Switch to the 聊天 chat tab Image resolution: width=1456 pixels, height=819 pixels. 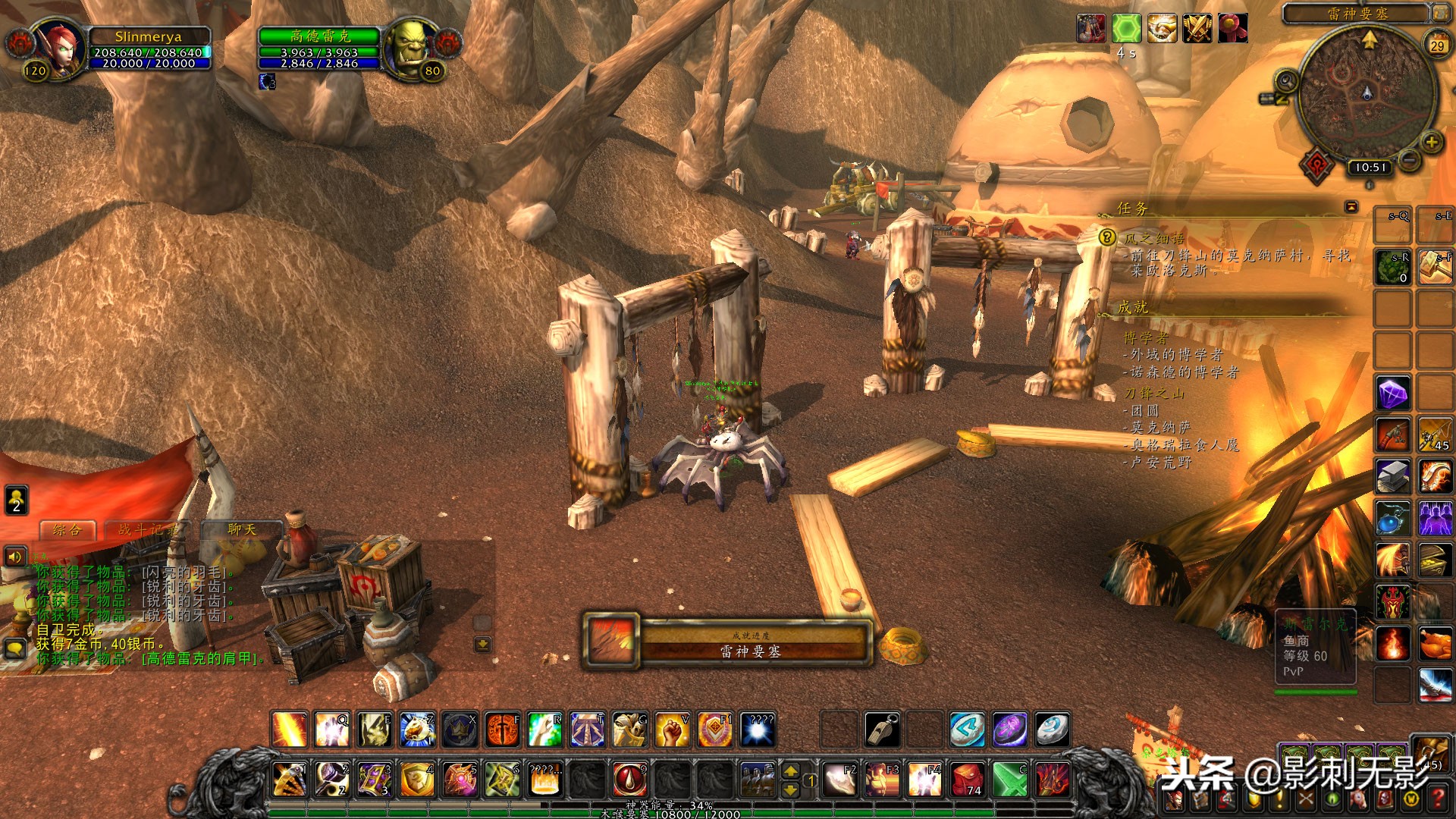point(241,529)
